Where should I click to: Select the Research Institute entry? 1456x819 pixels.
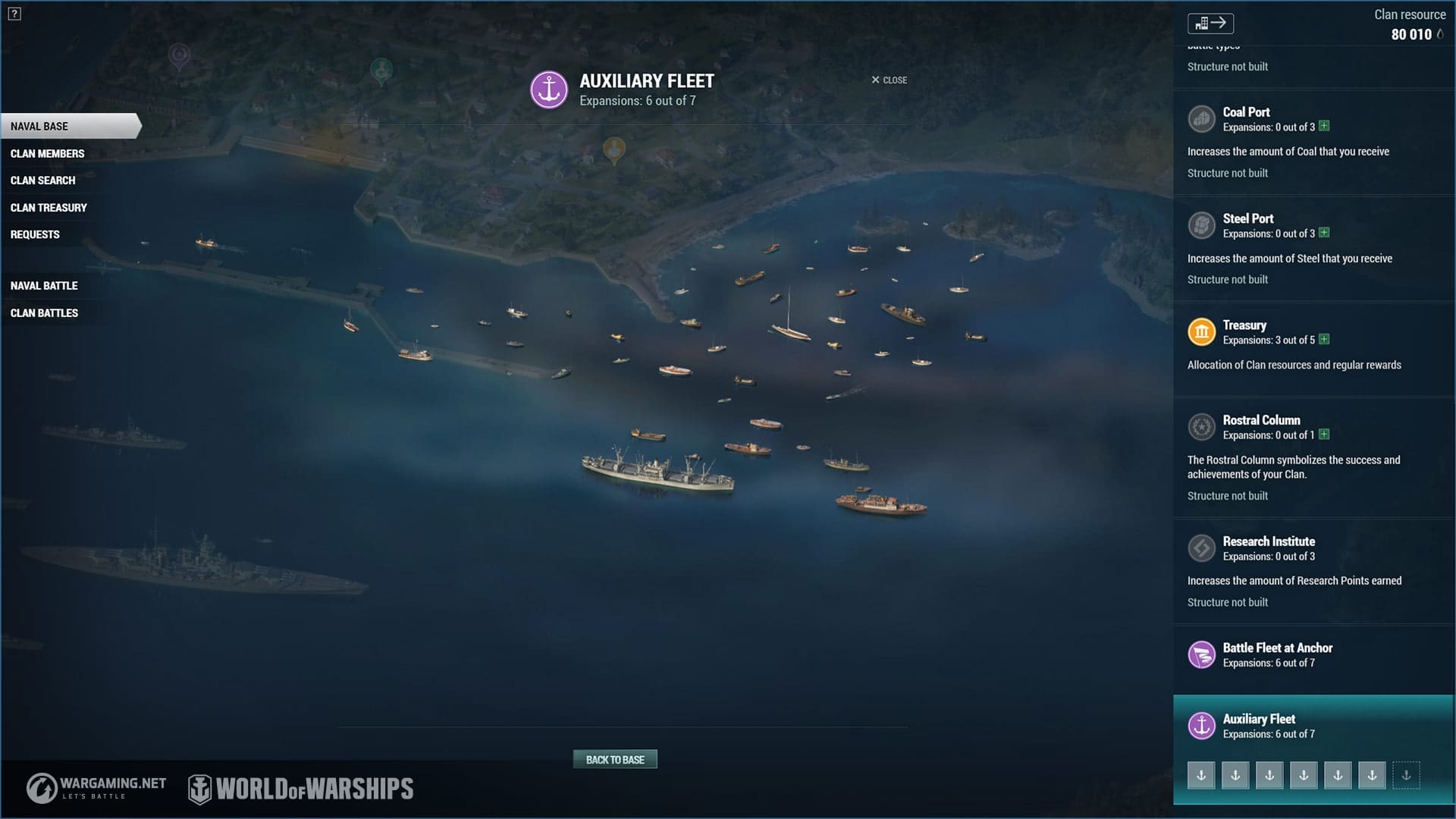[x=1269, y=541]
